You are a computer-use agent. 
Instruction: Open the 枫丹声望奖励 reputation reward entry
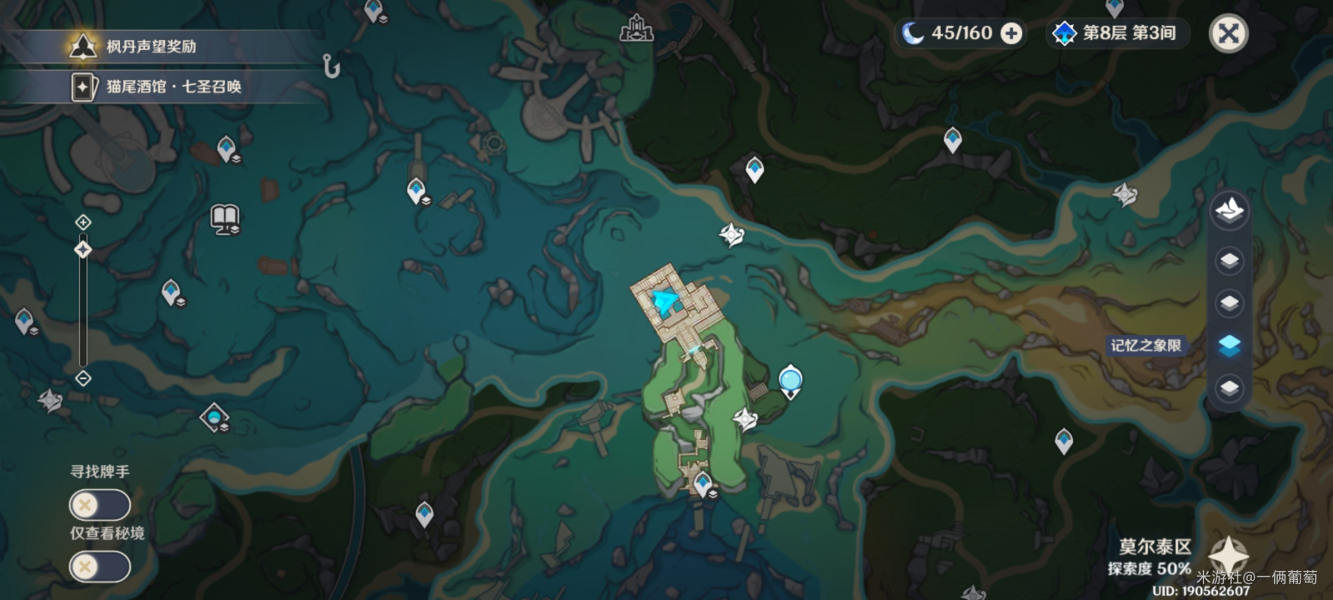pos(160,46)
